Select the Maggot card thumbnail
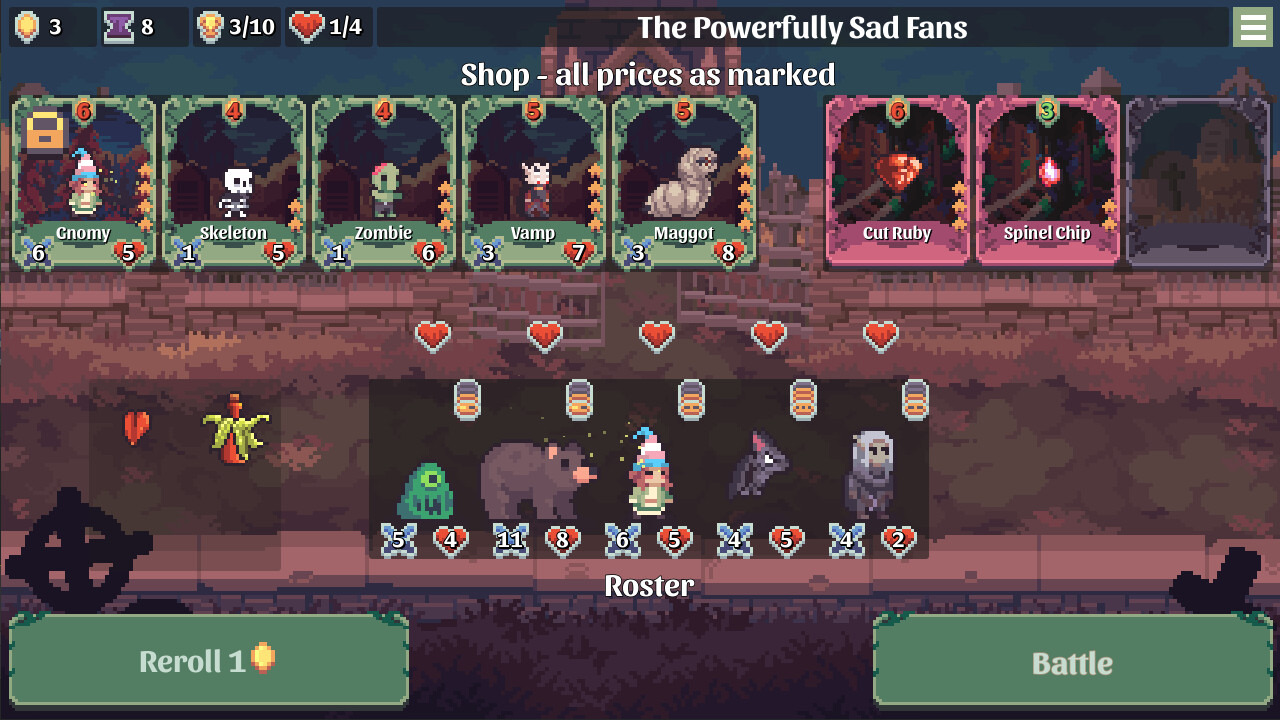Screen dimensions: 1280x720 pos(685,180)
